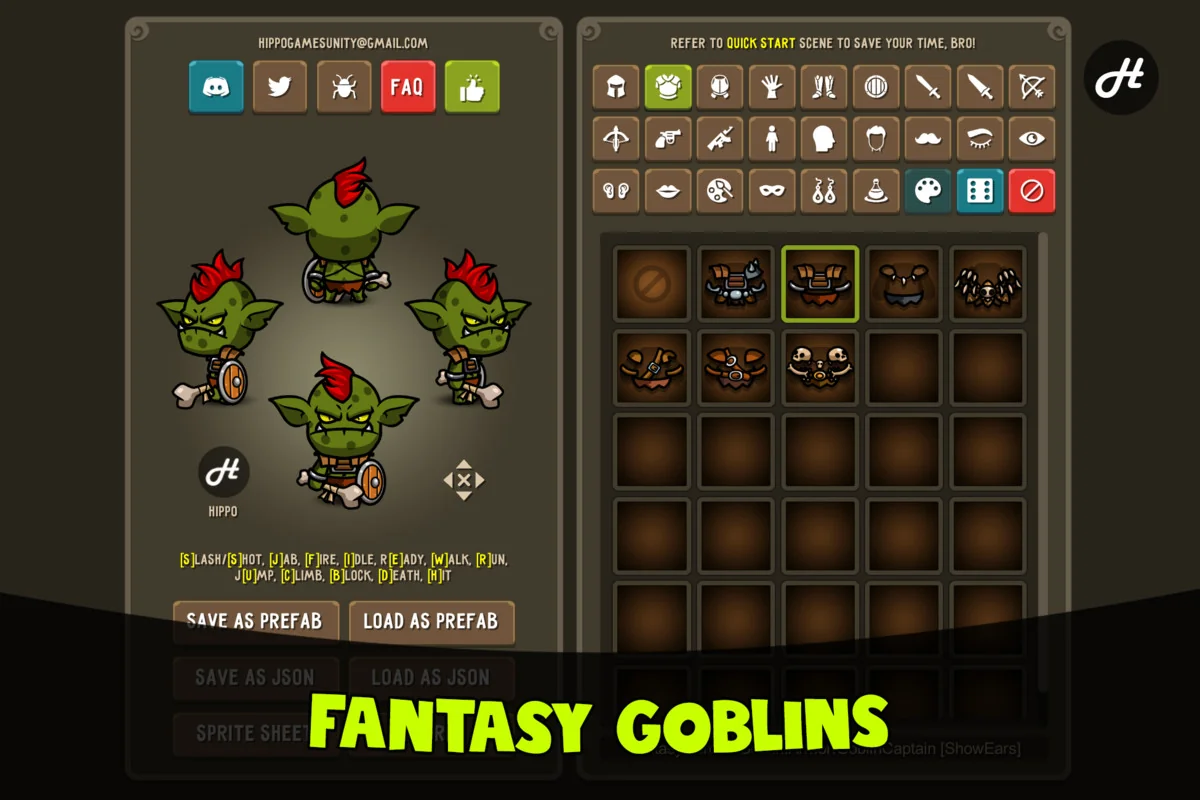This screenshot has width=1200, height=800.
Task: Select the revolver firearm category
Action: [x=668, y=139]
